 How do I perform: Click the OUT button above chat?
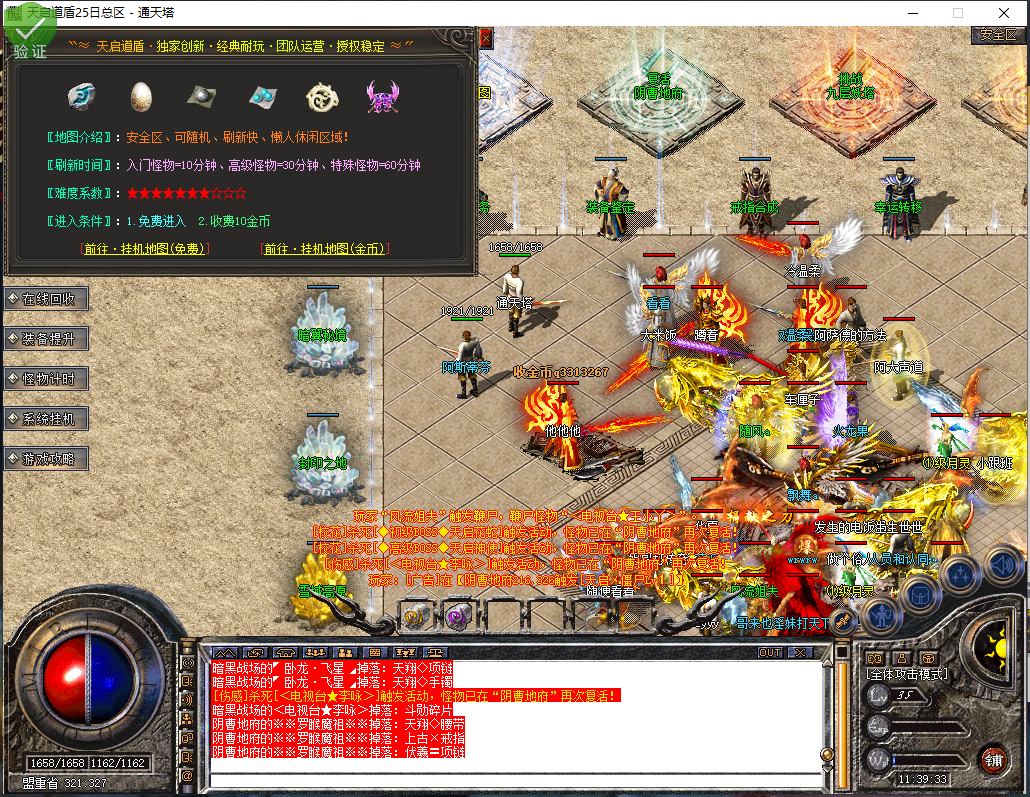click(x=770, y=653)
